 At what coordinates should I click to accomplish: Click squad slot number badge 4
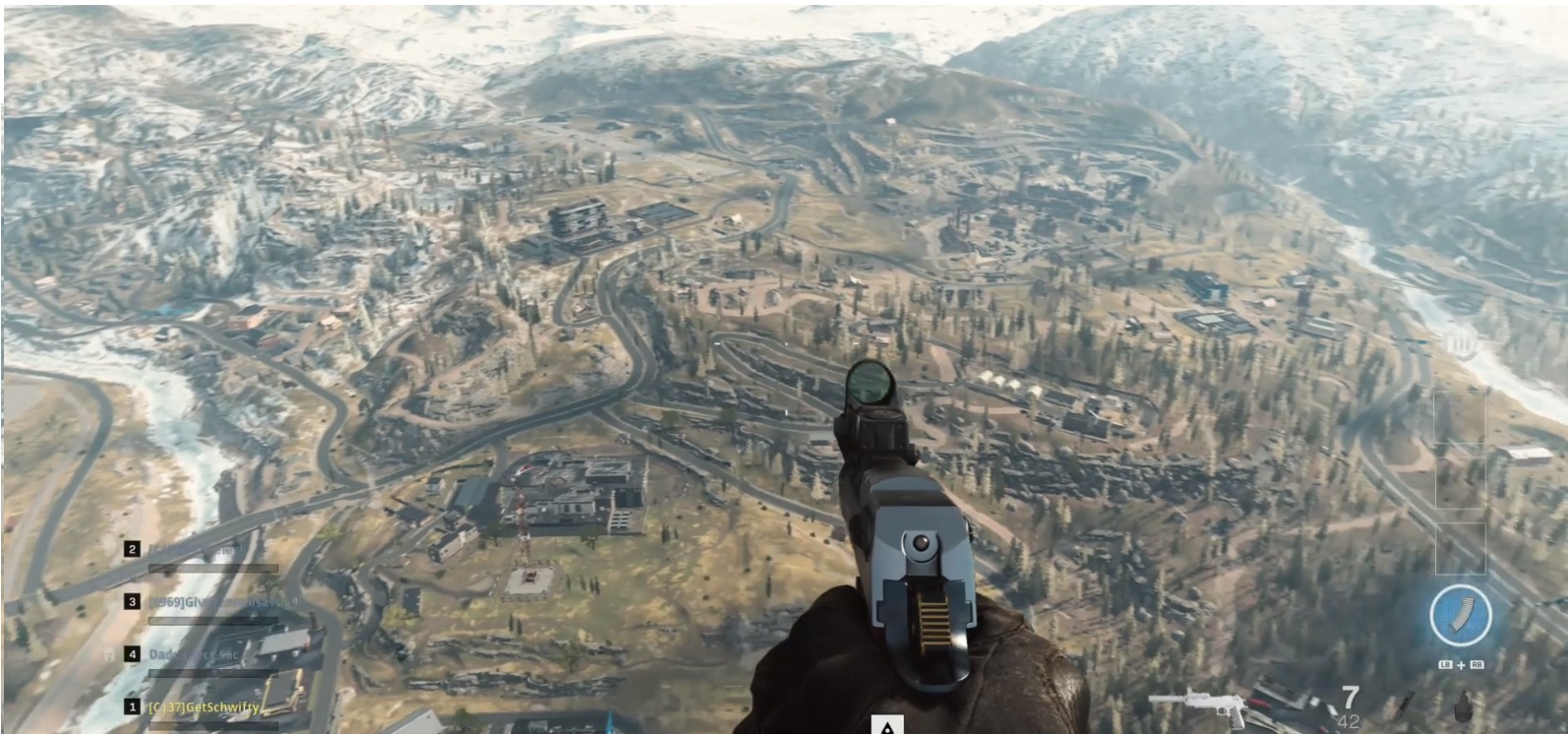pos(132,654)
